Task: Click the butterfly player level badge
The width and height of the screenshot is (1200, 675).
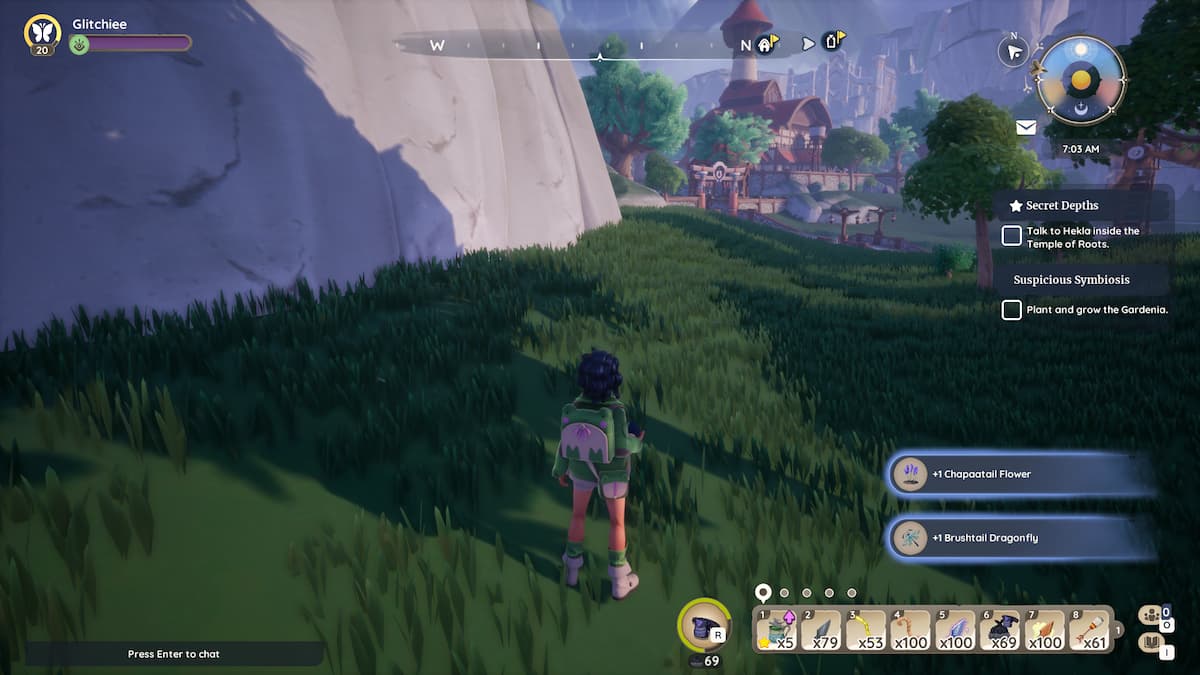Action: 42,32
